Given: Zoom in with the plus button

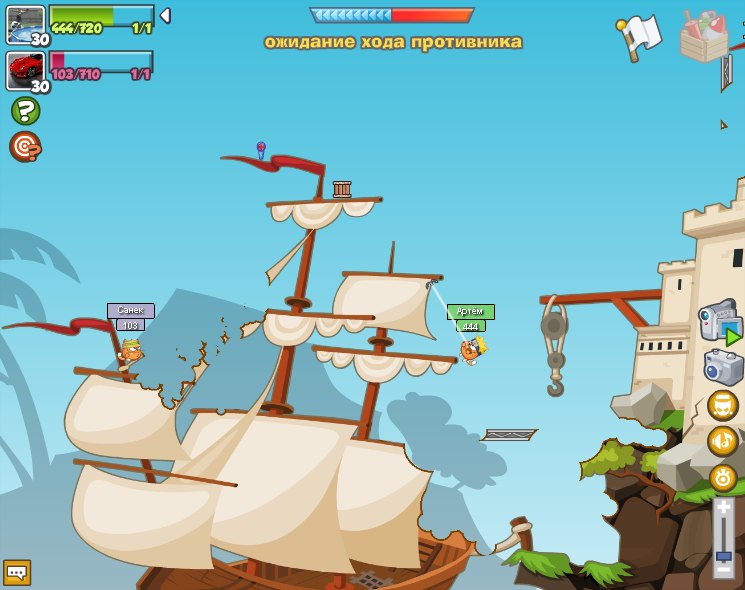Looking at the screenshot, I should tap(723, 507).
